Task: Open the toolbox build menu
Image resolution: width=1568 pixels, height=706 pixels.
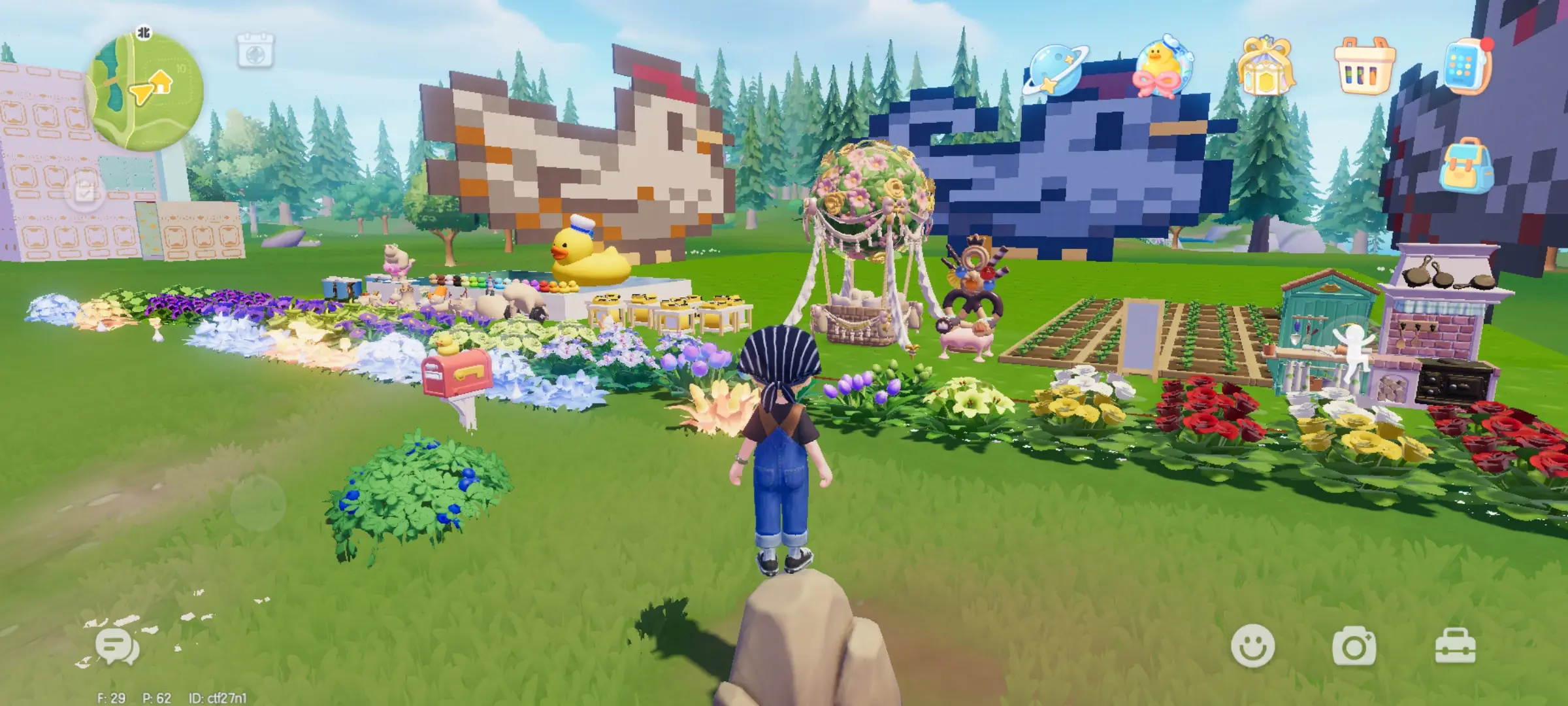Action: 1455,647
